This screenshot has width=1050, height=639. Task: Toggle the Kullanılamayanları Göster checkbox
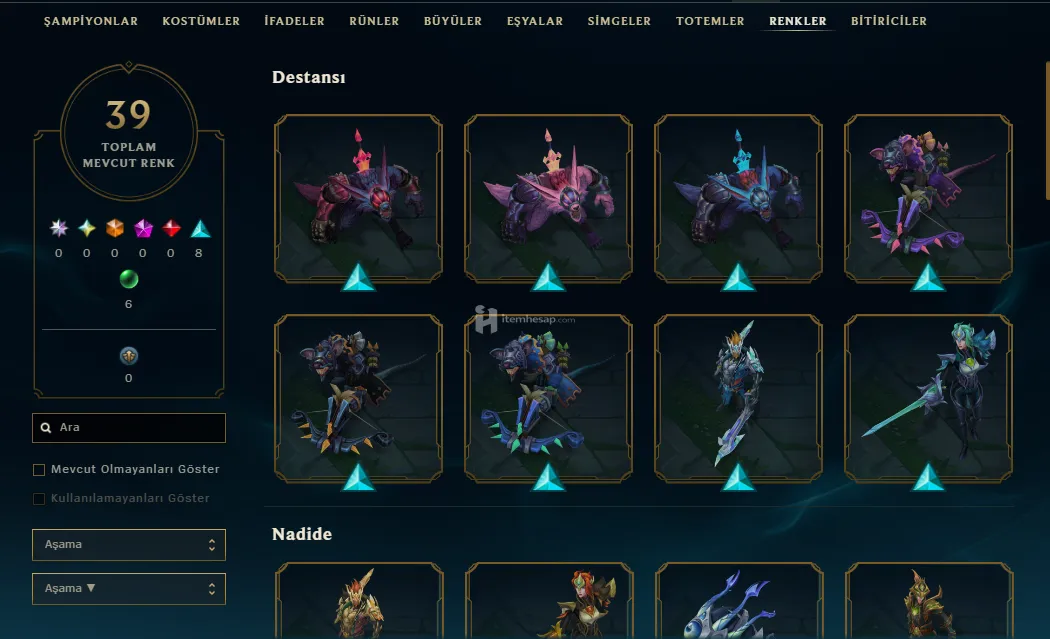pyautogui.click(x=40, y=499)
